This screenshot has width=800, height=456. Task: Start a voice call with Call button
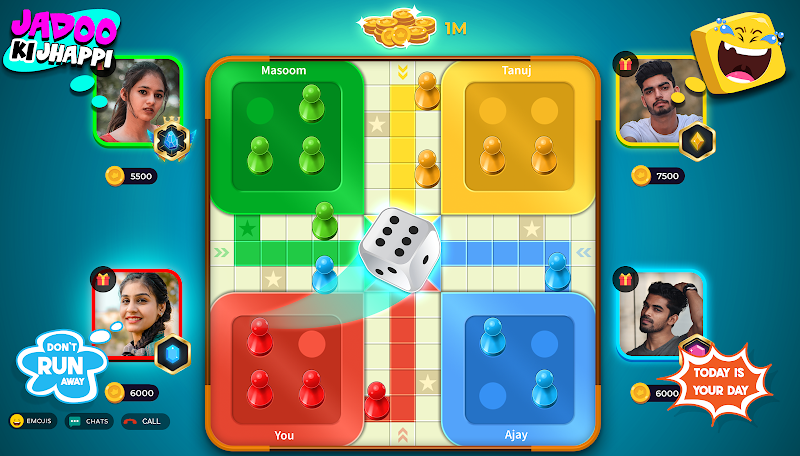click(141, 421)
